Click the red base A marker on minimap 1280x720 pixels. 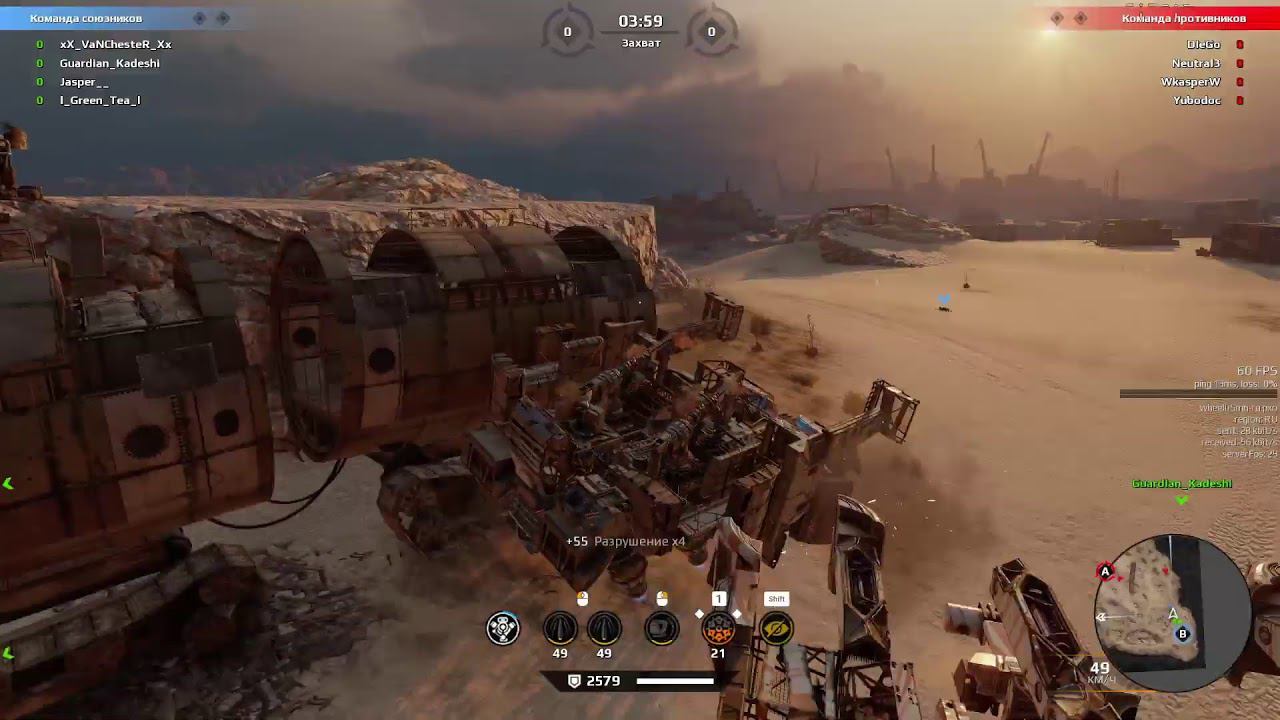(x=1106, y=572)
